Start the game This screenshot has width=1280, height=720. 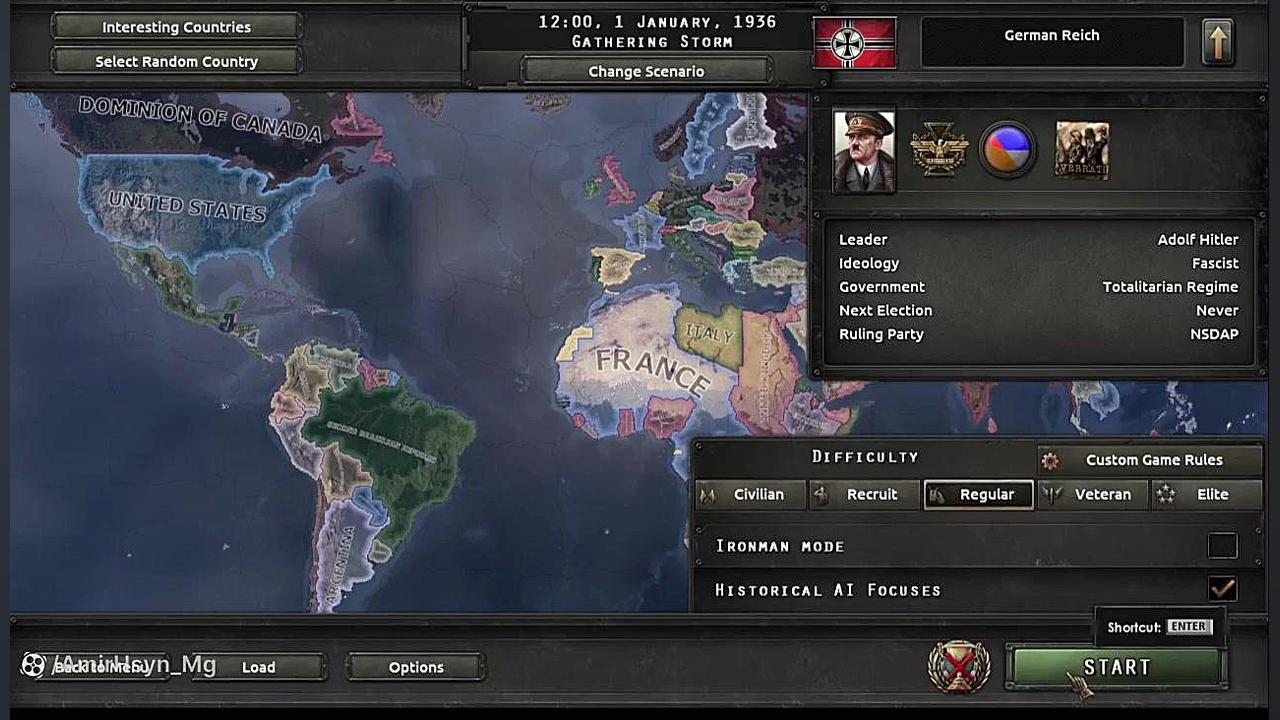coord(1116,667)
